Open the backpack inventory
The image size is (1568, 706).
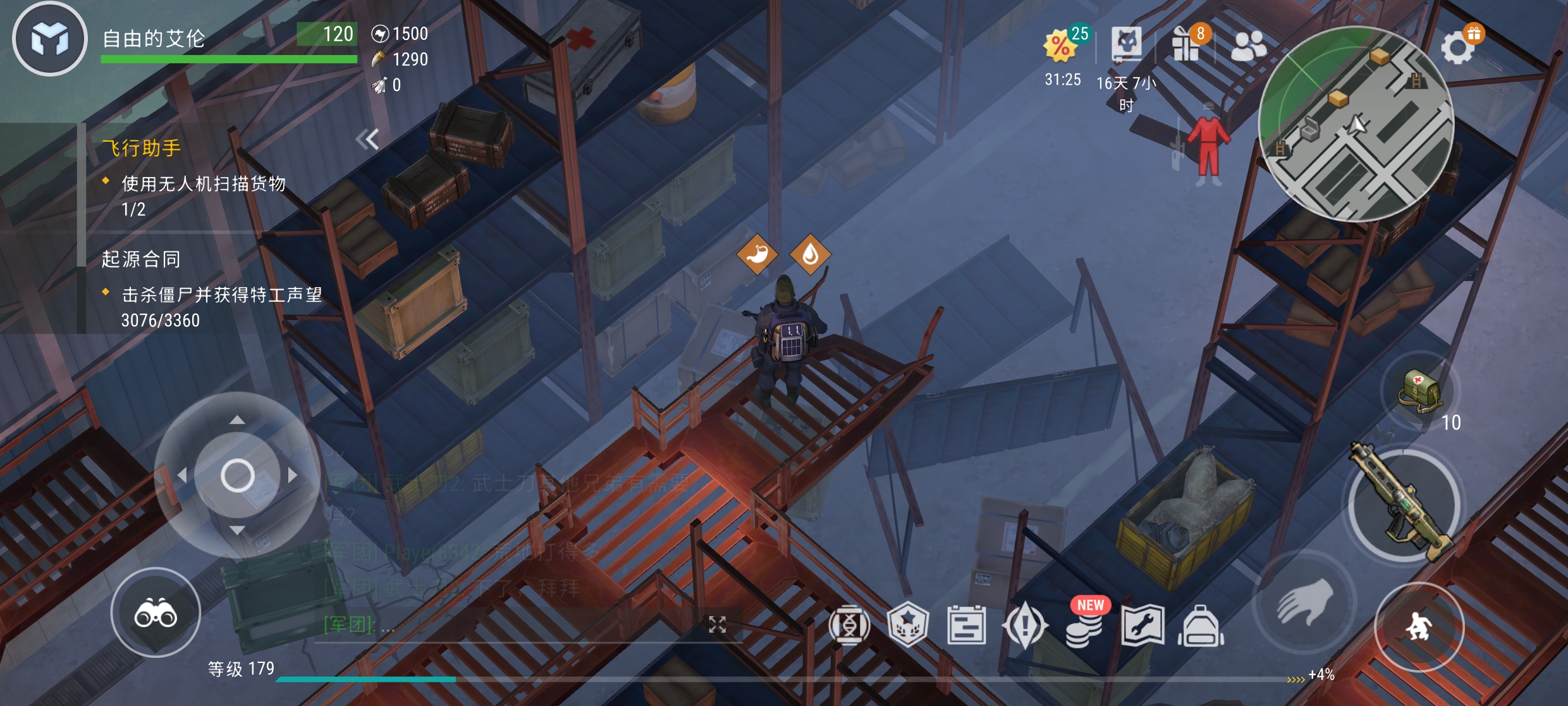(1201, 626)
